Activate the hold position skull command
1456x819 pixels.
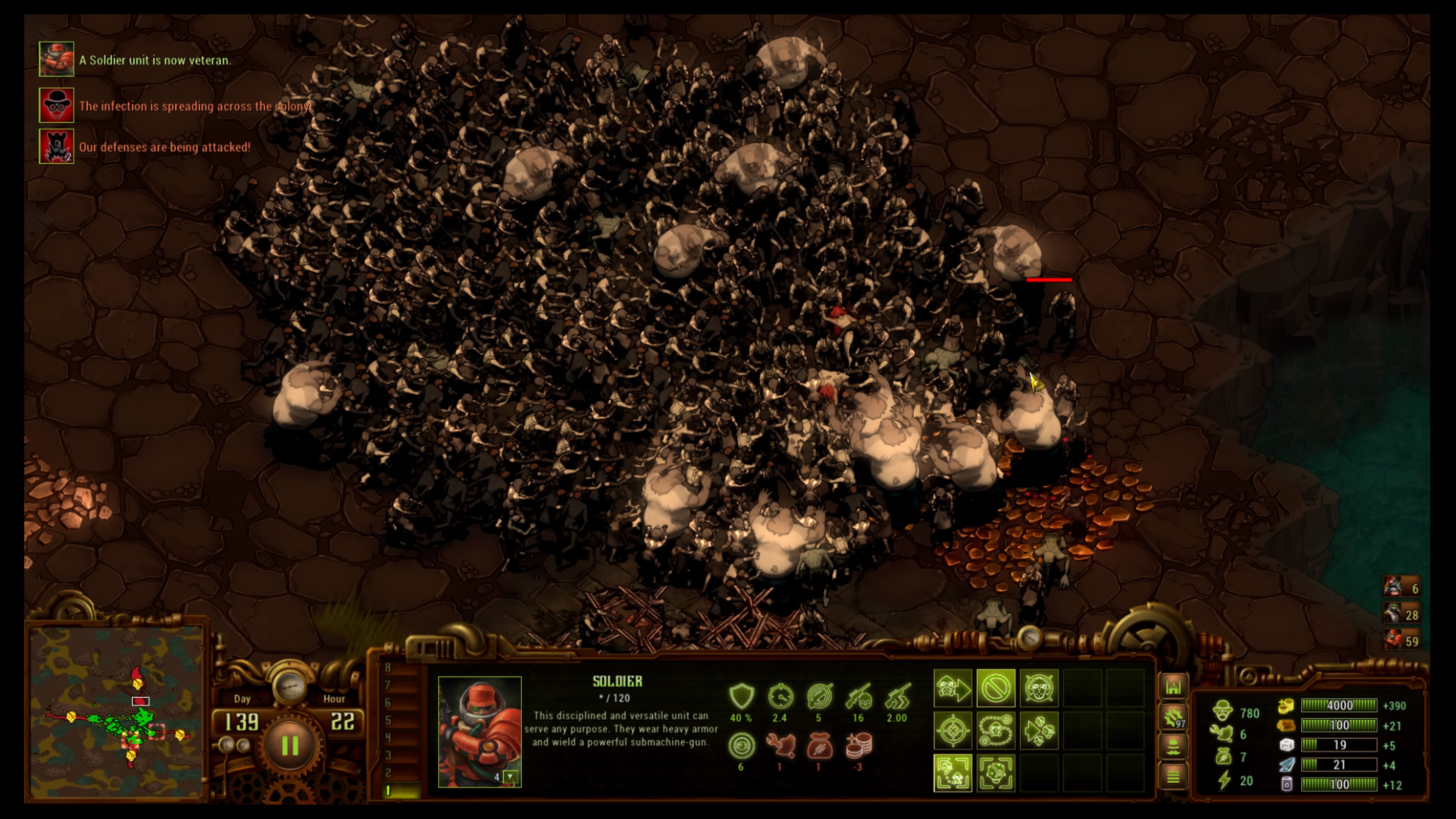click(1039, 689)
